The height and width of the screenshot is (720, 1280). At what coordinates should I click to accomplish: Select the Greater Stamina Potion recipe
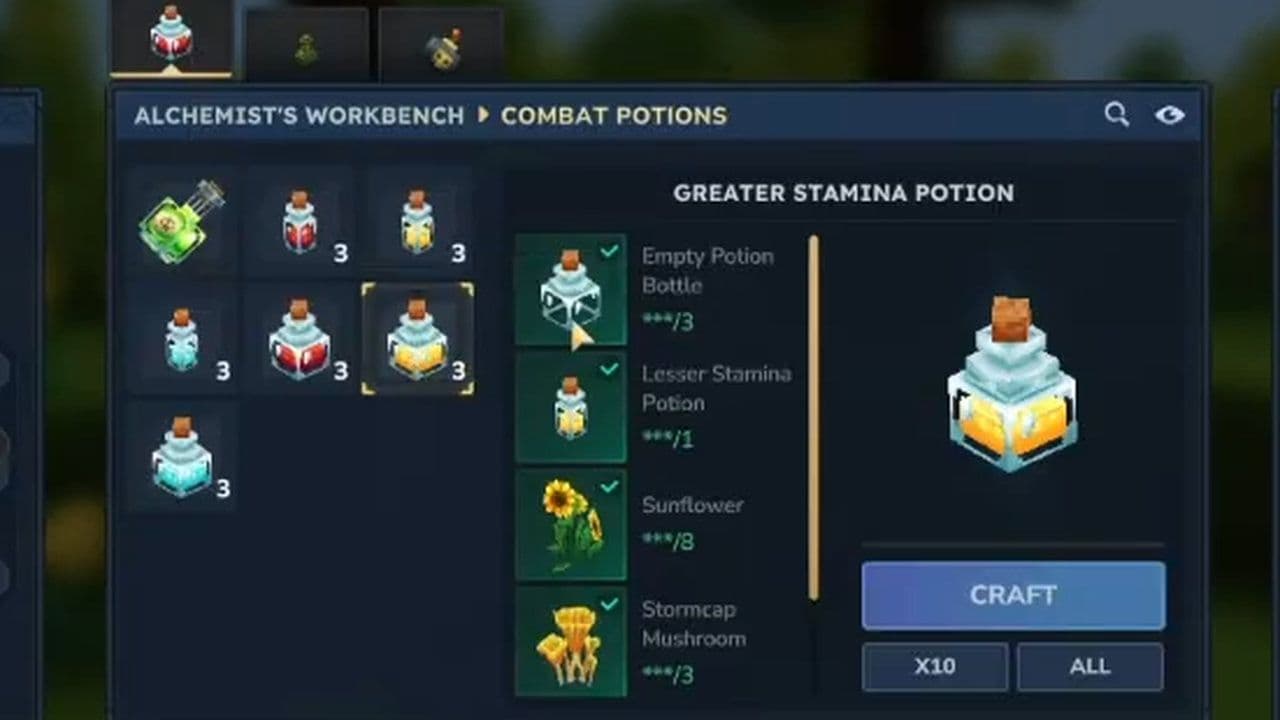(417, 337)
